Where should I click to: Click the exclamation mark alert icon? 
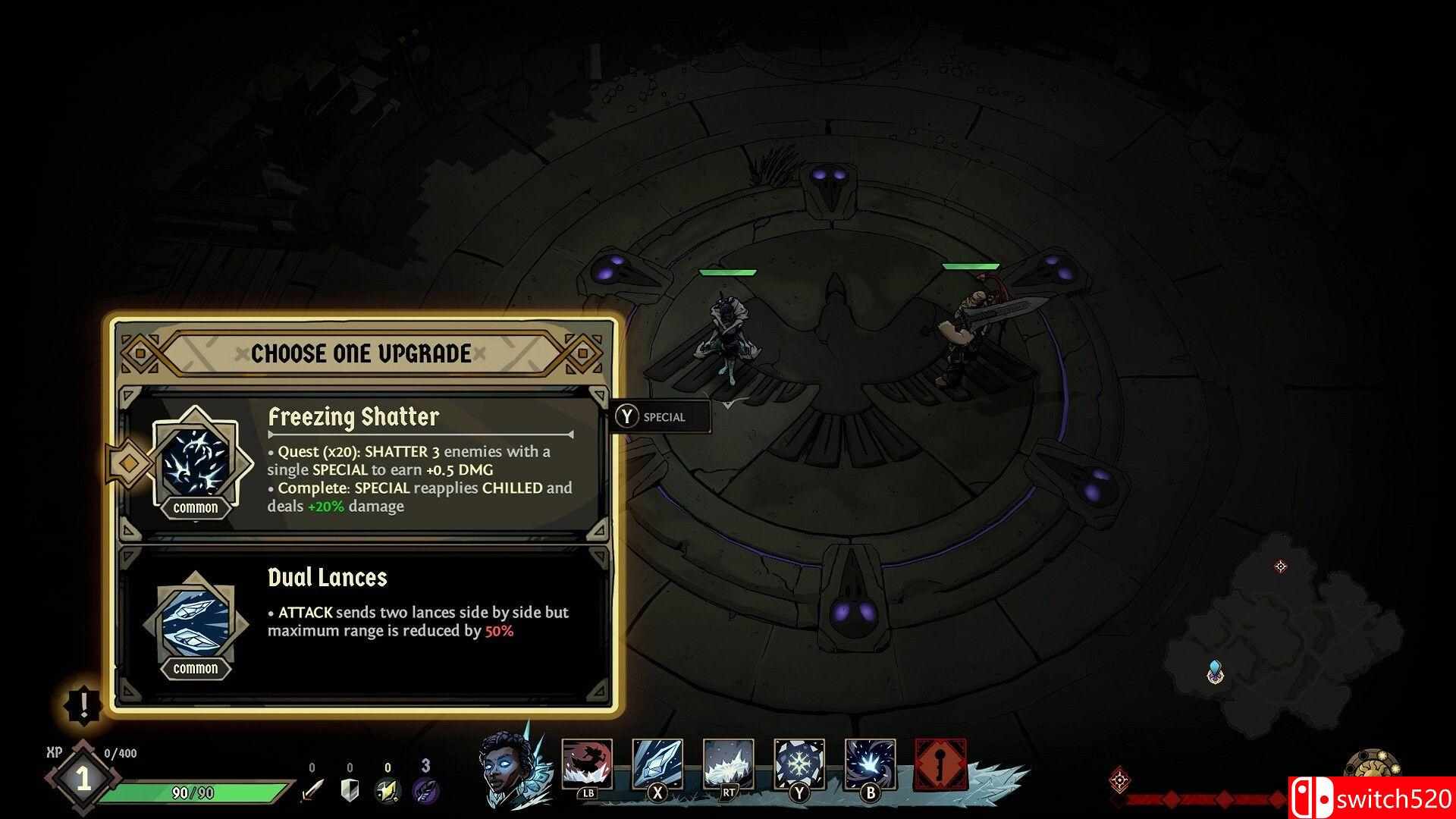click(83, 705)
